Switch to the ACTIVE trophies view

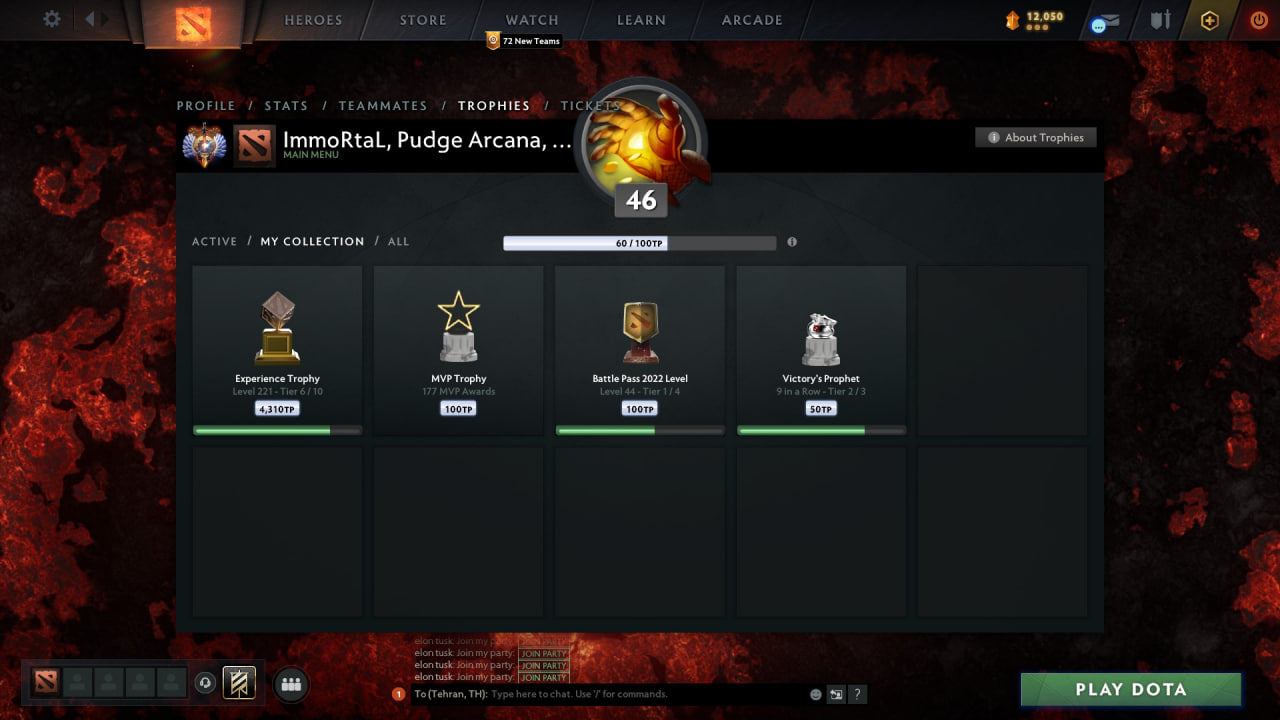pos(214,241)
